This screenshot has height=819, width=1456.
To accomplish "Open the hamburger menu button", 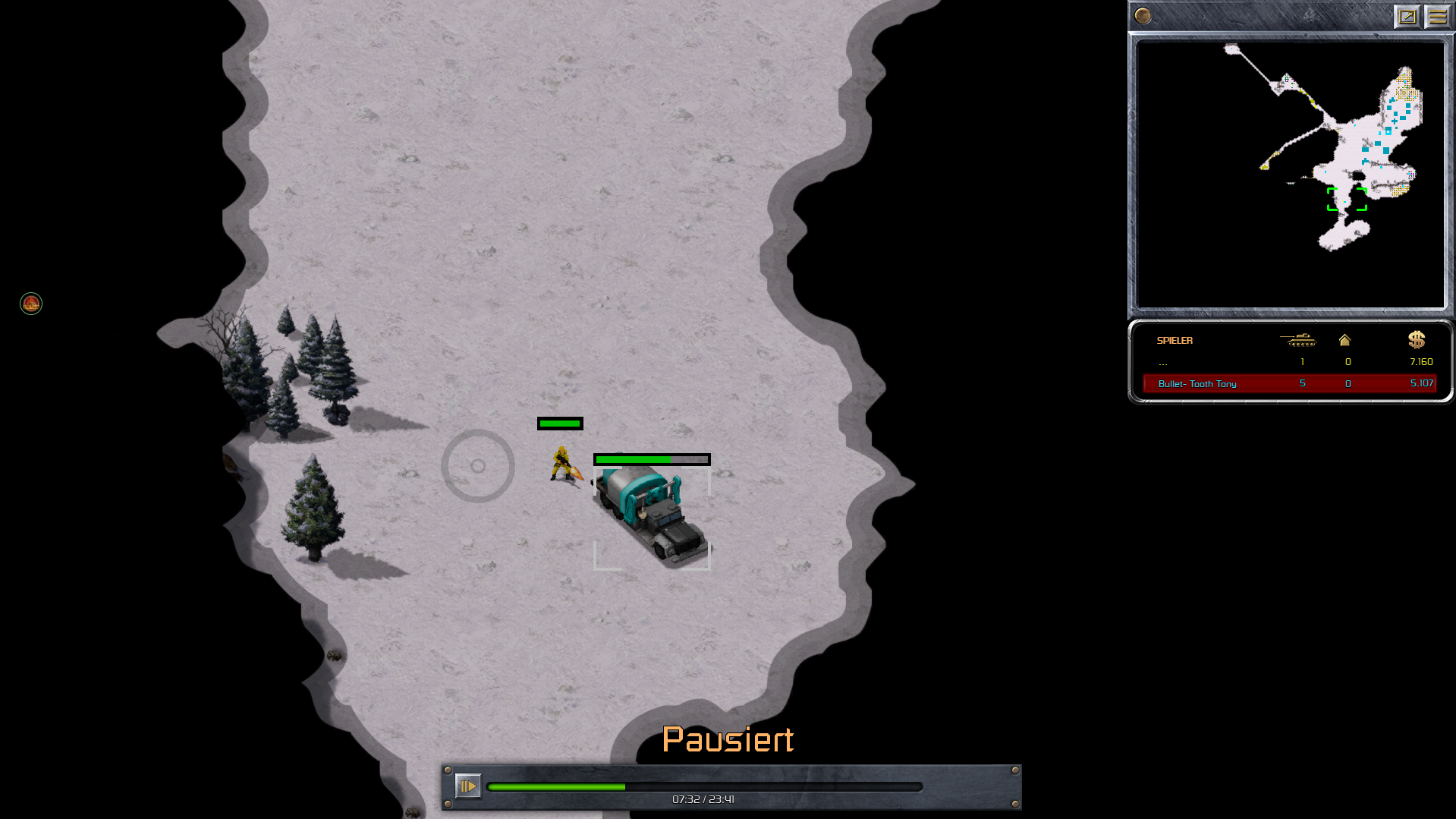I will pyautogui.click(x=1437, y=16).
